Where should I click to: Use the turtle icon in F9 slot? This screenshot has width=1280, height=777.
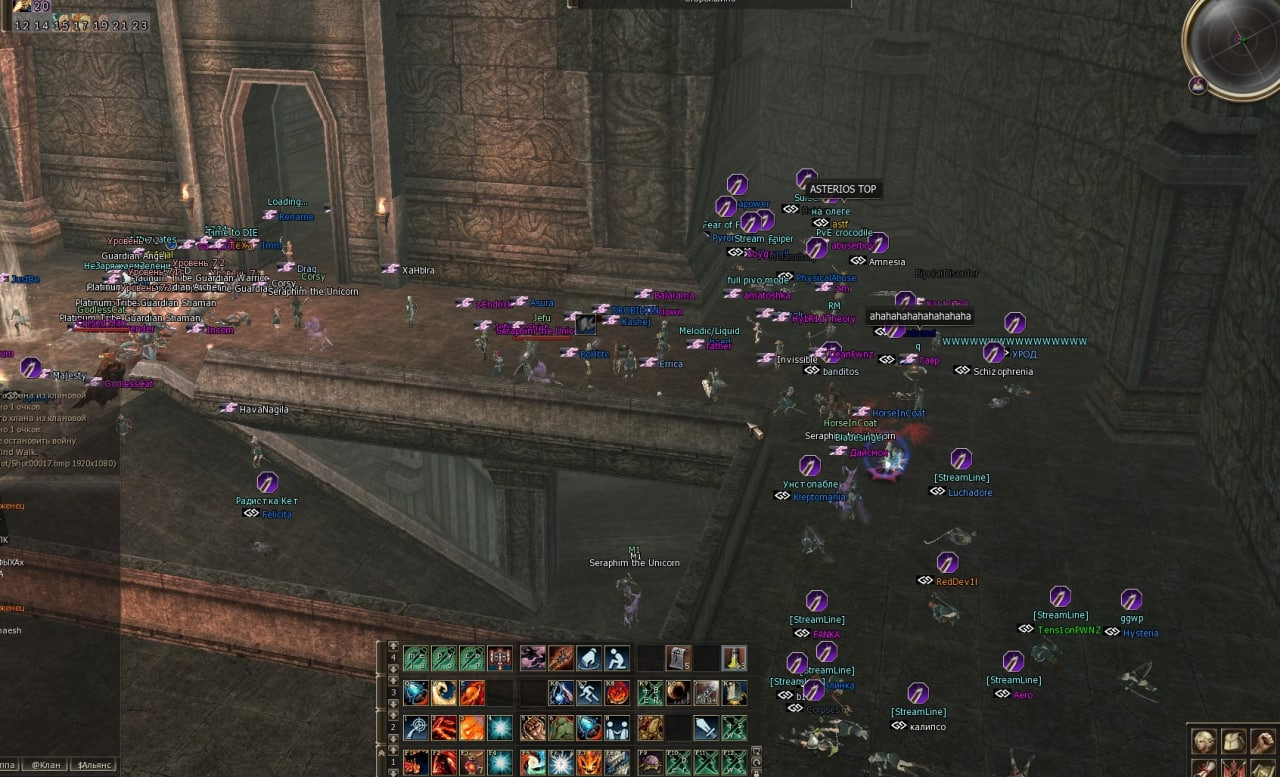point(649,762)
